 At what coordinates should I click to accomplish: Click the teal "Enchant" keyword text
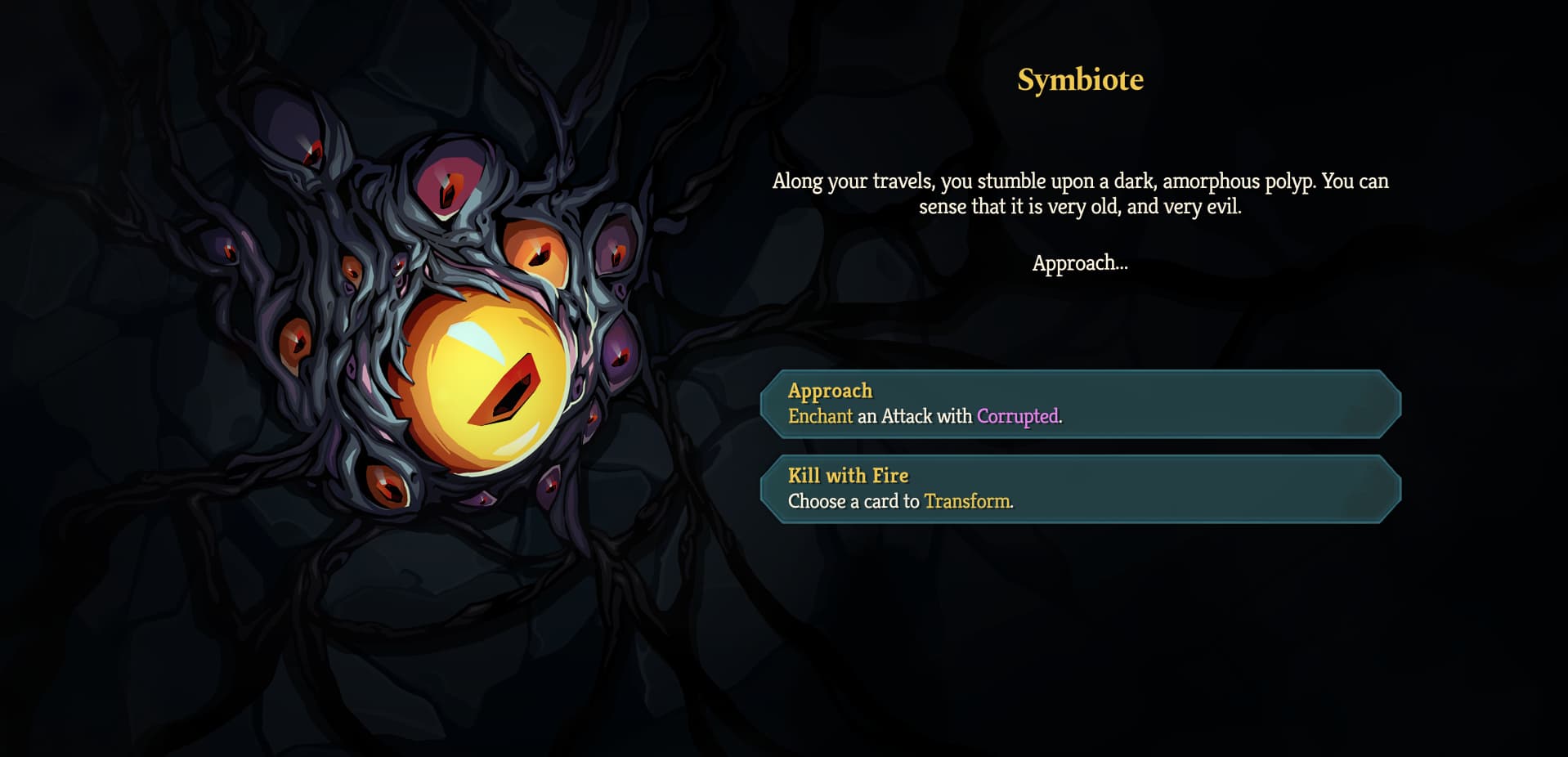(x=820, y=416)
